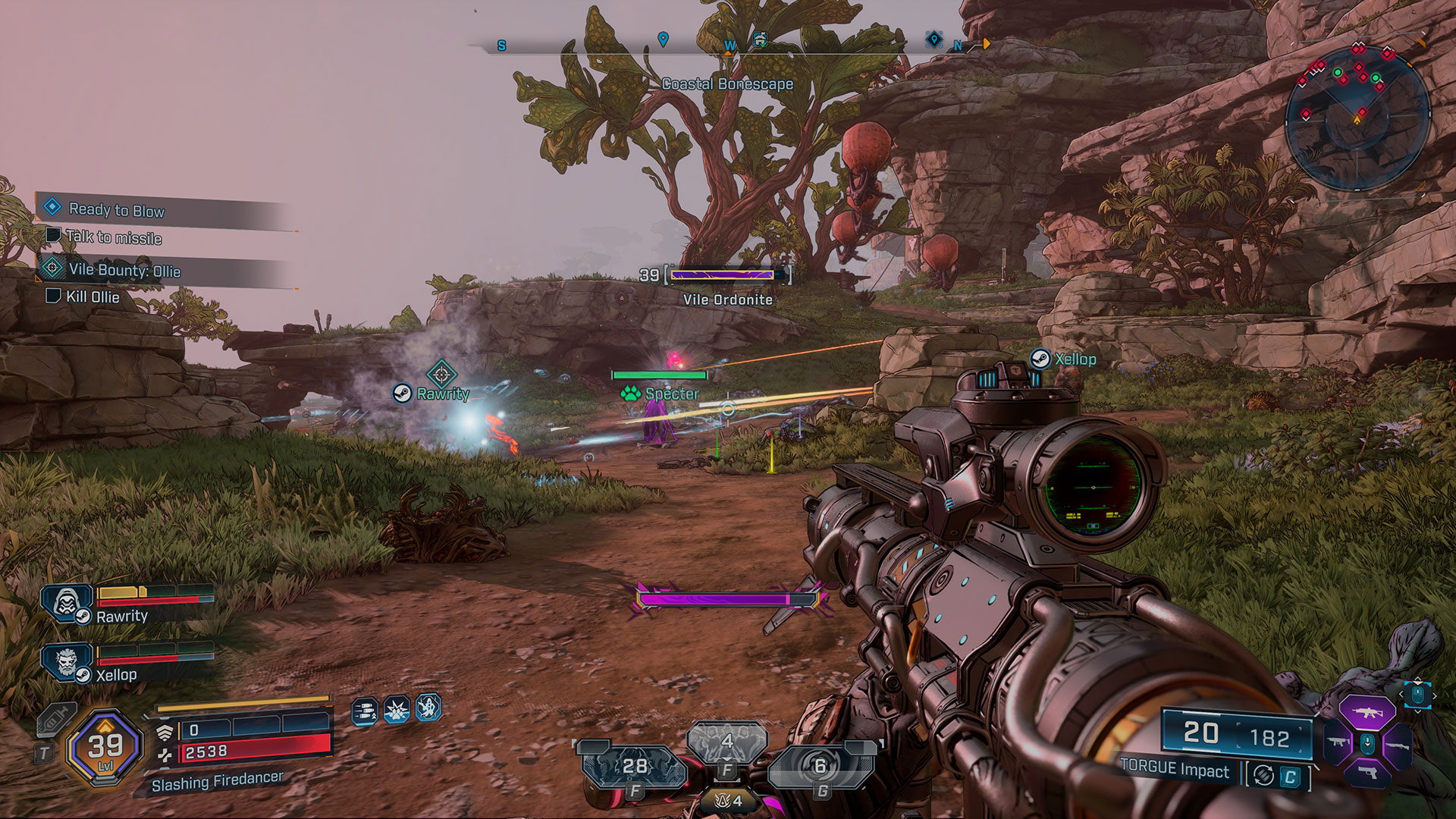
Task: Activate the skill slot showing 4
Action: (726, 742)
